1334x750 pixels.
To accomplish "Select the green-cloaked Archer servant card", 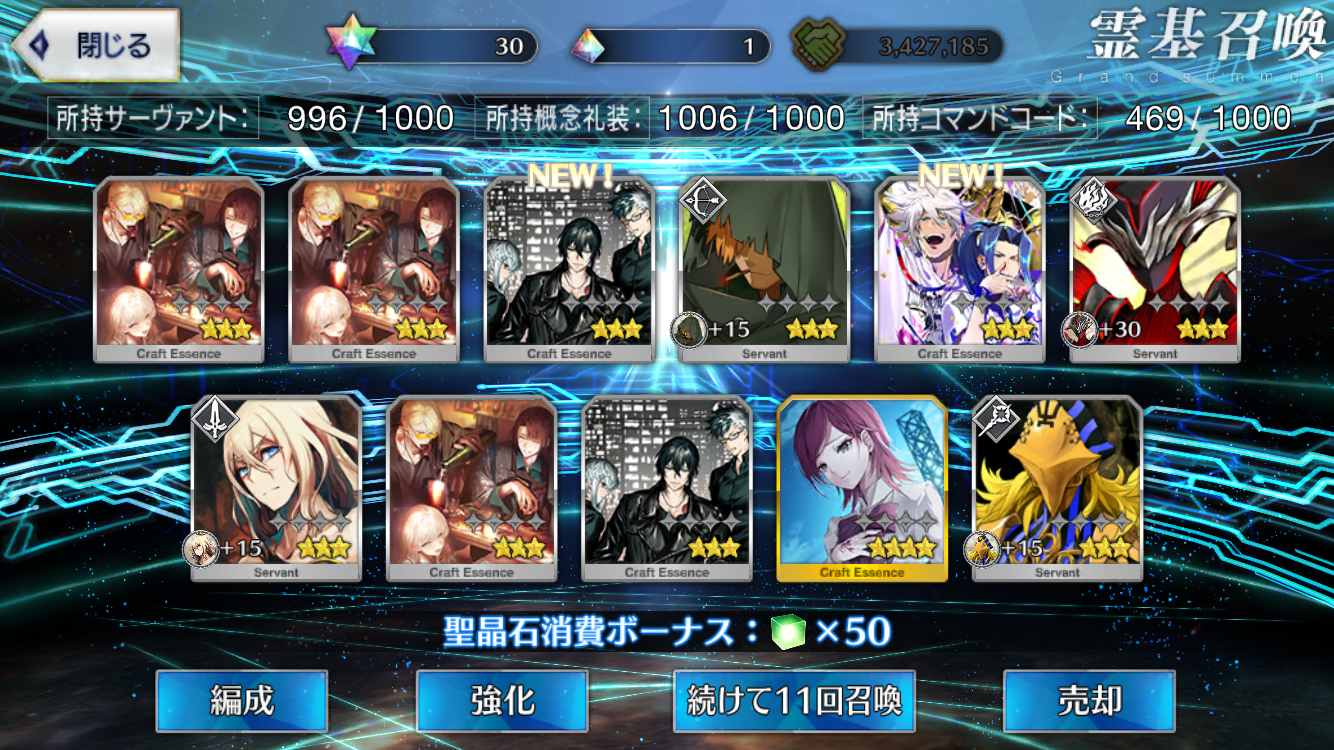I will tap(765, 270).
